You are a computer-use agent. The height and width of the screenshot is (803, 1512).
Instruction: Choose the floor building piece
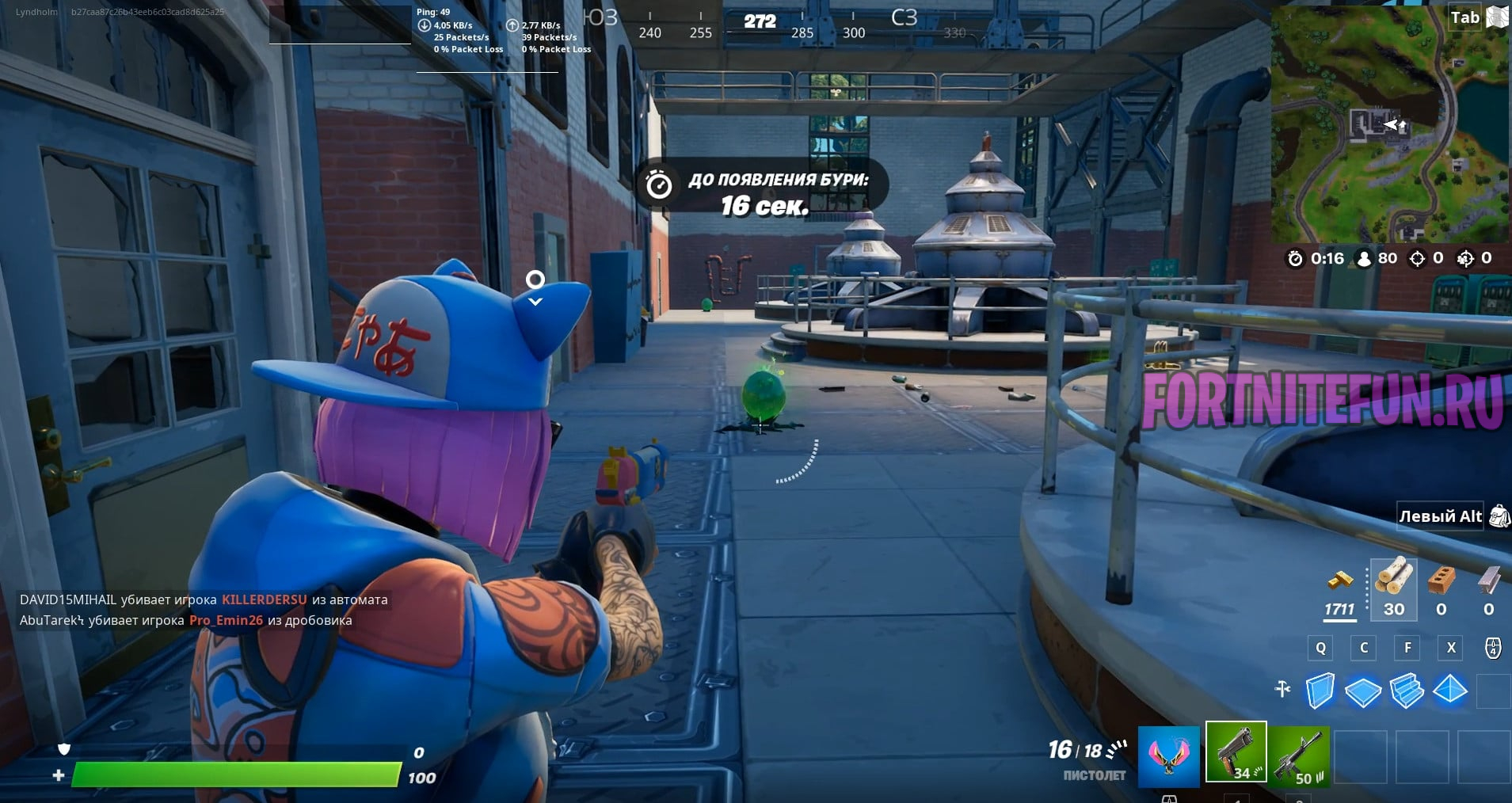pos(1363,691)
